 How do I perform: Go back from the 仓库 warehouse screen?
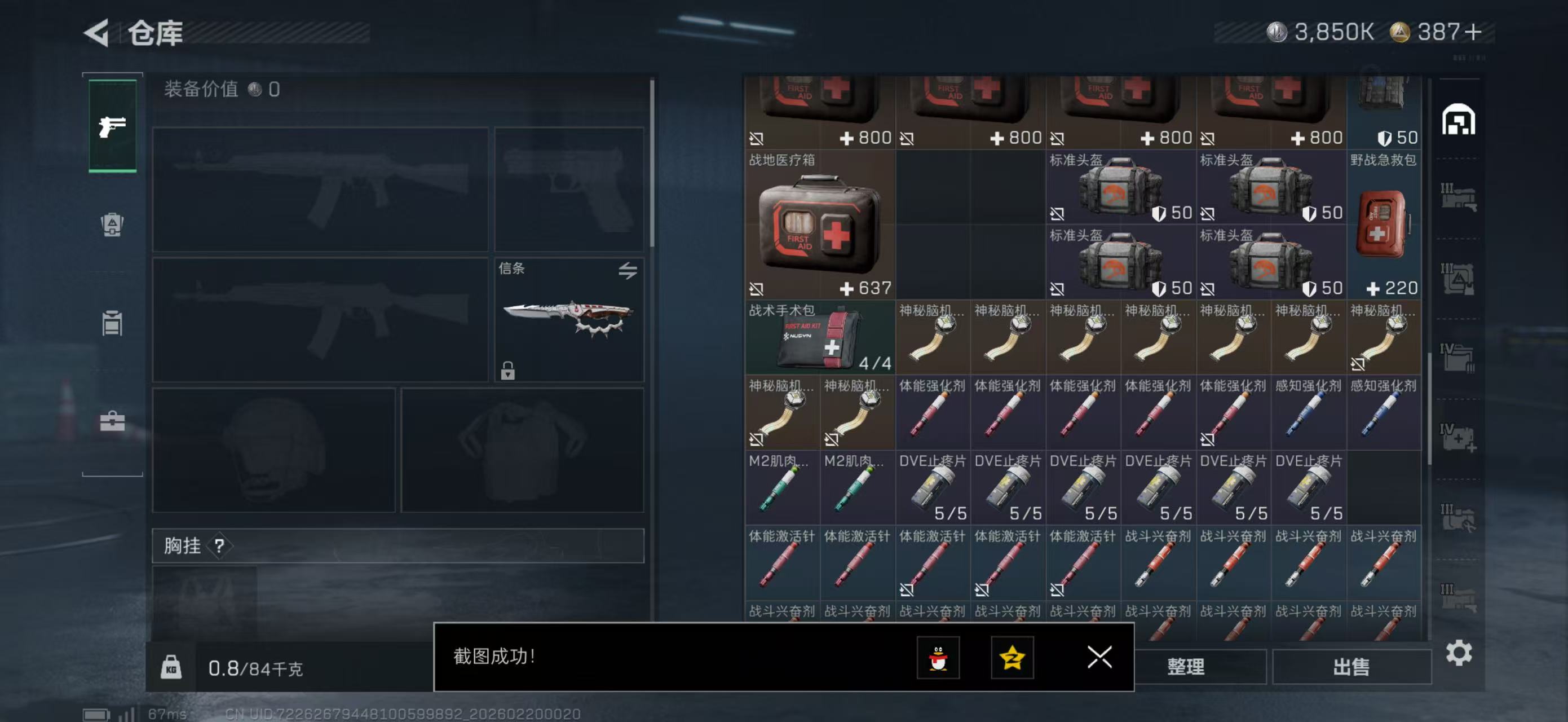[x=98, y=33]
